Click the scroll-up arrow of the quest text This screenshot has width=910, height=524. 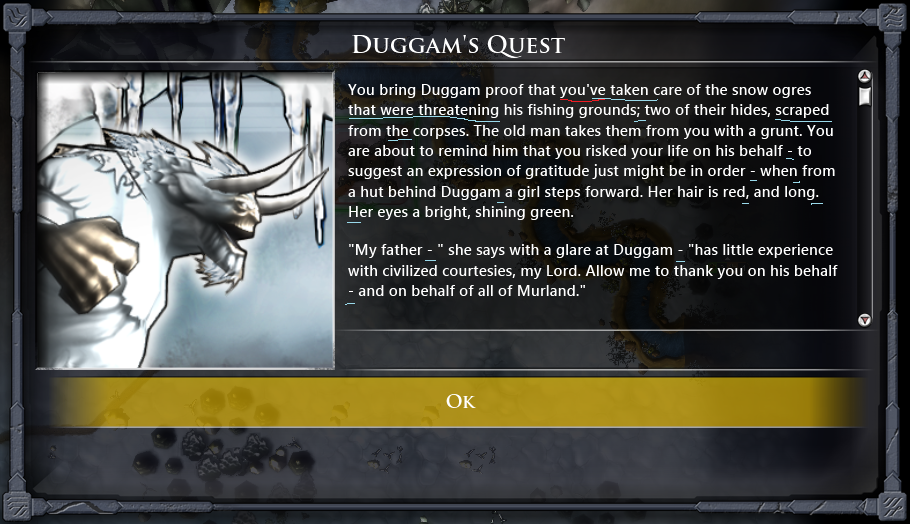pyautogui.click(x=865, y=76)
